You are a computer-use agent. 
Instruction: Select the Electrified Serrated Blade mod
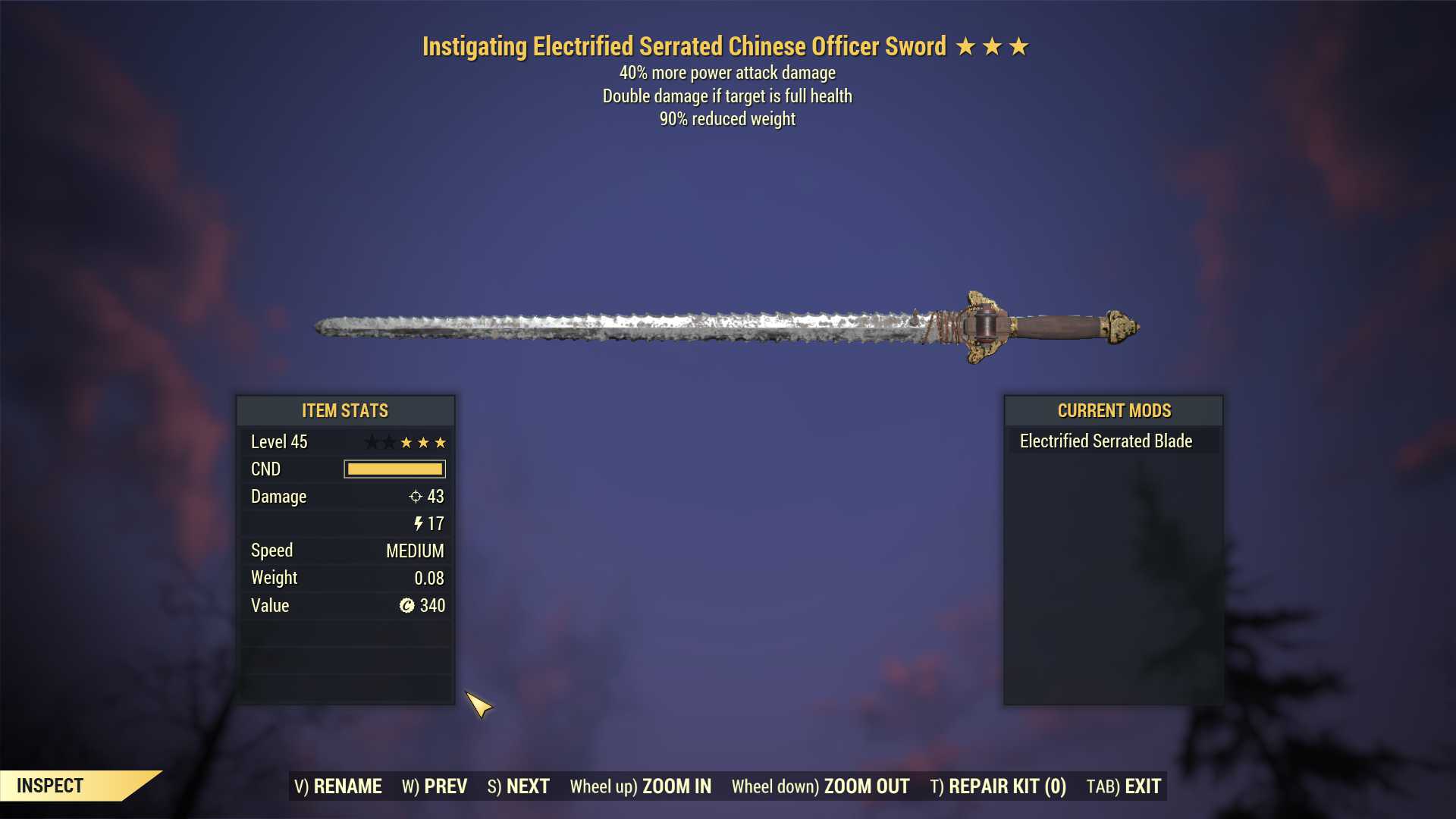pyautogui.click(x=1106, y=441)
